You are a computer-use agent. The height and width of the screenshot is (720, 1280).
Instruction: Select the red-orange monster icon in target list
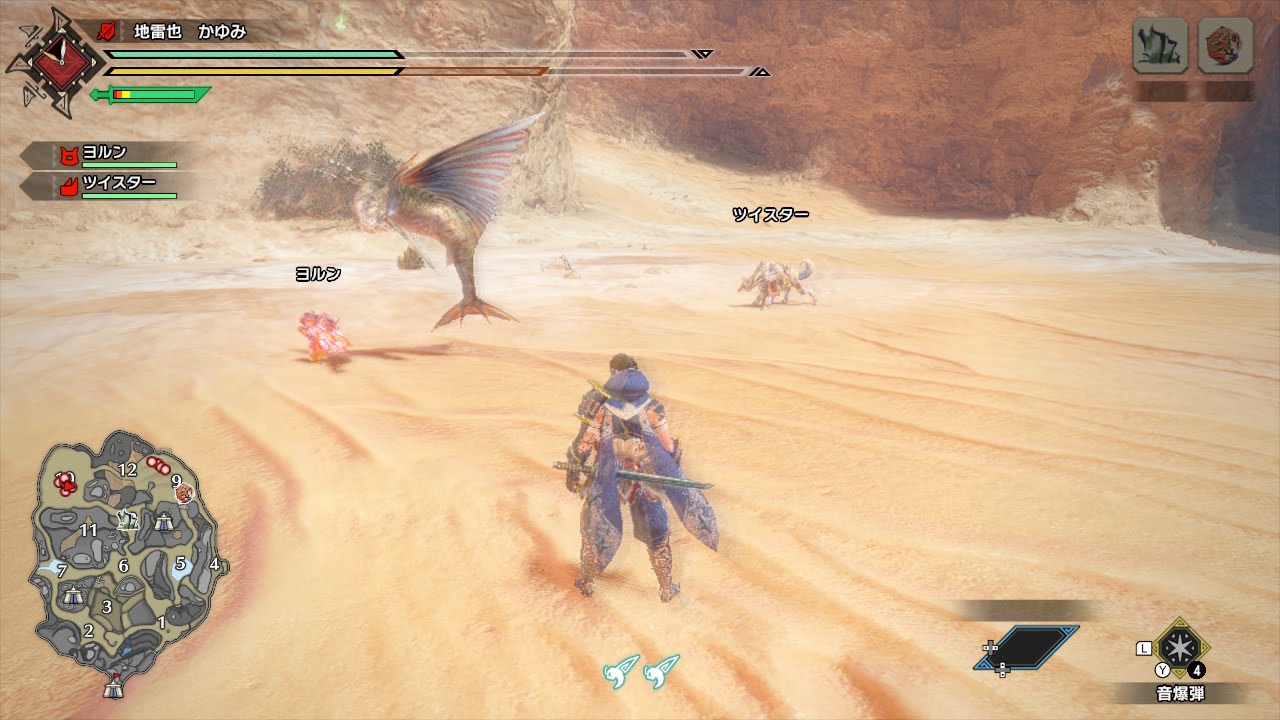click(x=1225, y=46)
